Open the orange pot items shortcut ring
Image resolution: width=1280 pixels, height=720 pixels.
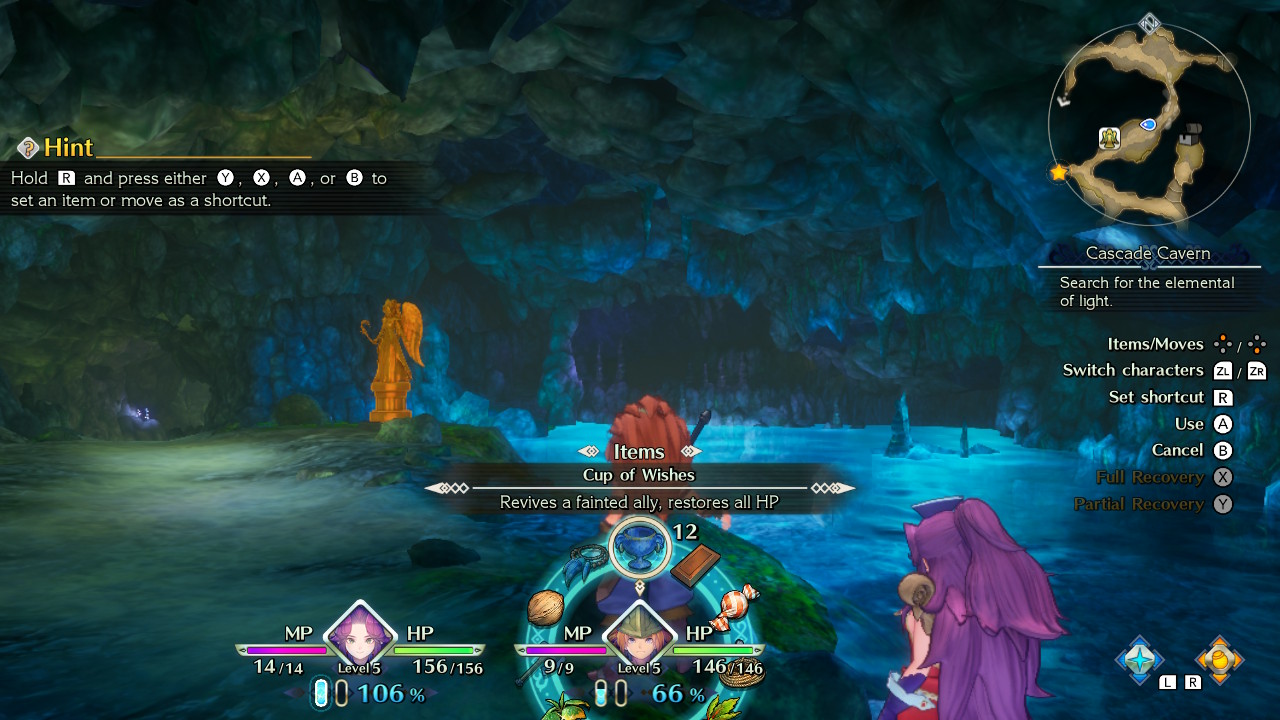[1219, 659]
